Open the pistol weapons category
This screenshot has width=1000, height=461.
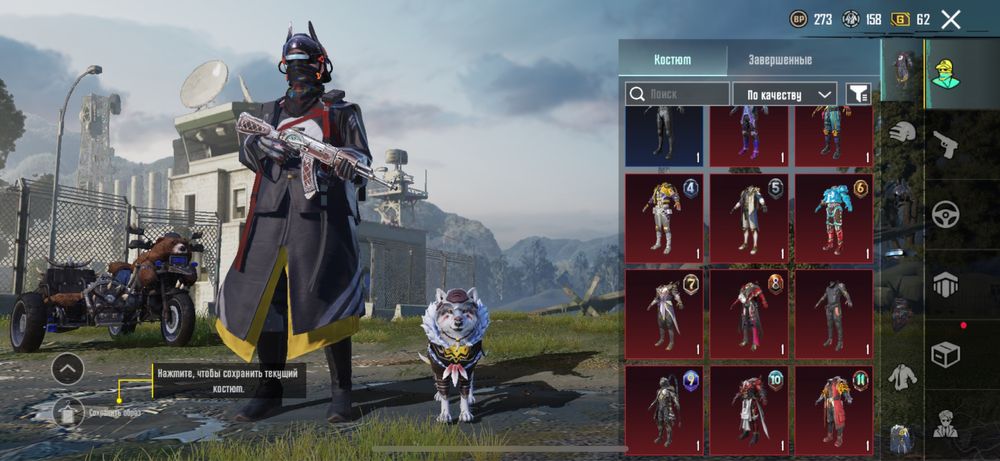pos(945,145)
